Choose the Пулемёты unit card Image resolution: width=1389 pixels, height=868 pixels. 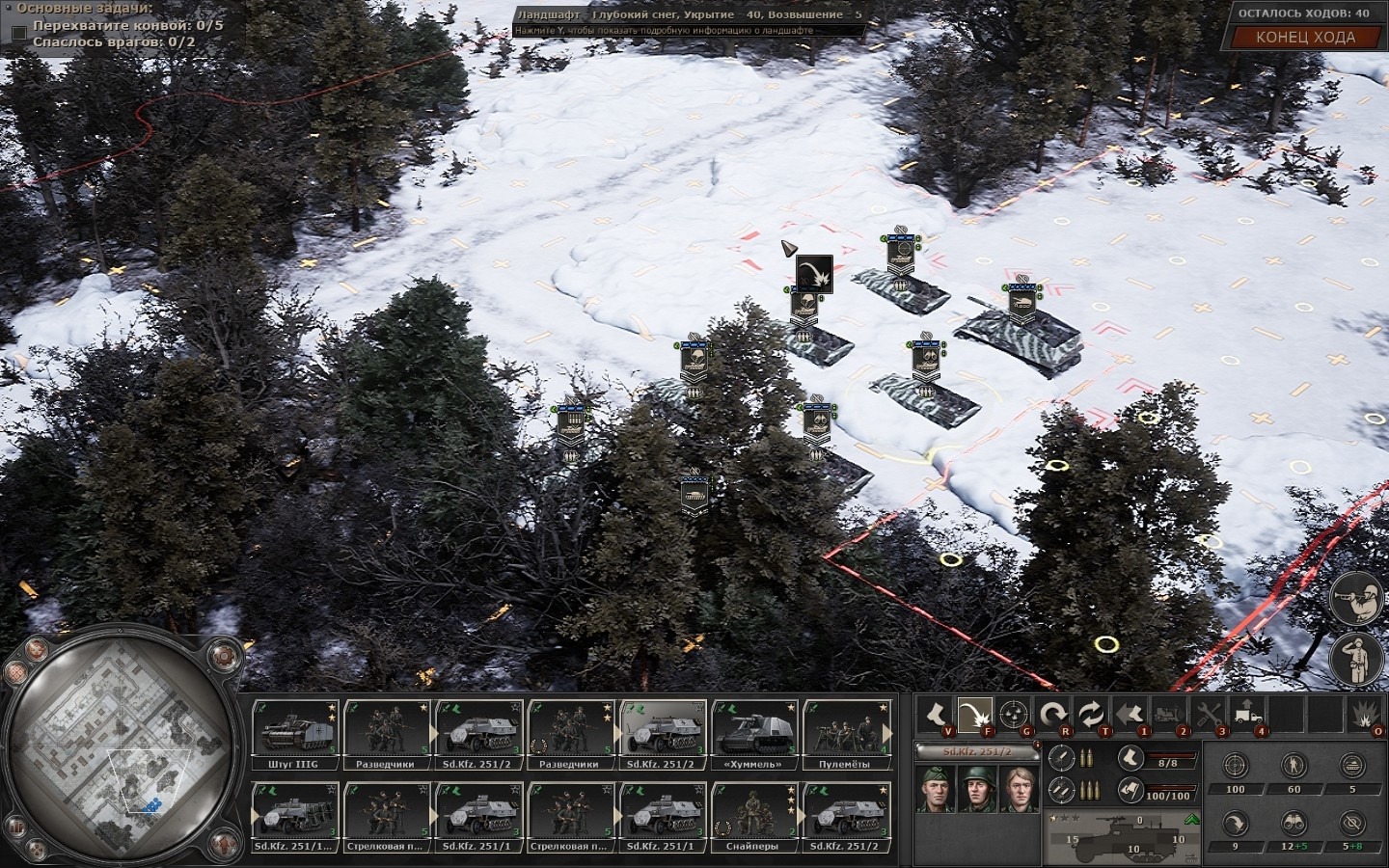pos(846,735)
